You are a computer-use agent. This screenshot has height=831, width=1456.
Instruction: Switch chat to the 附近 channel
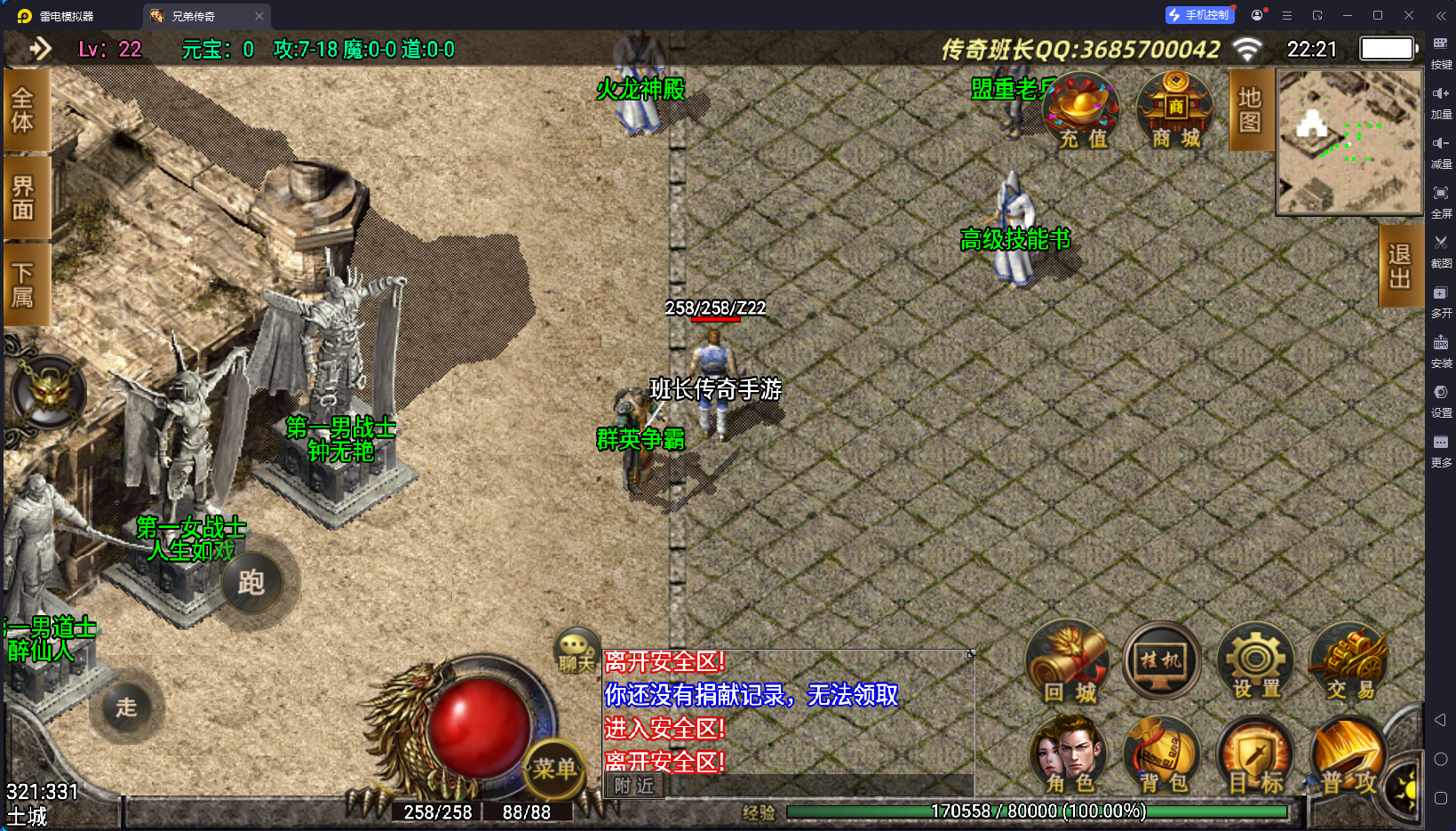click(634, 786)
